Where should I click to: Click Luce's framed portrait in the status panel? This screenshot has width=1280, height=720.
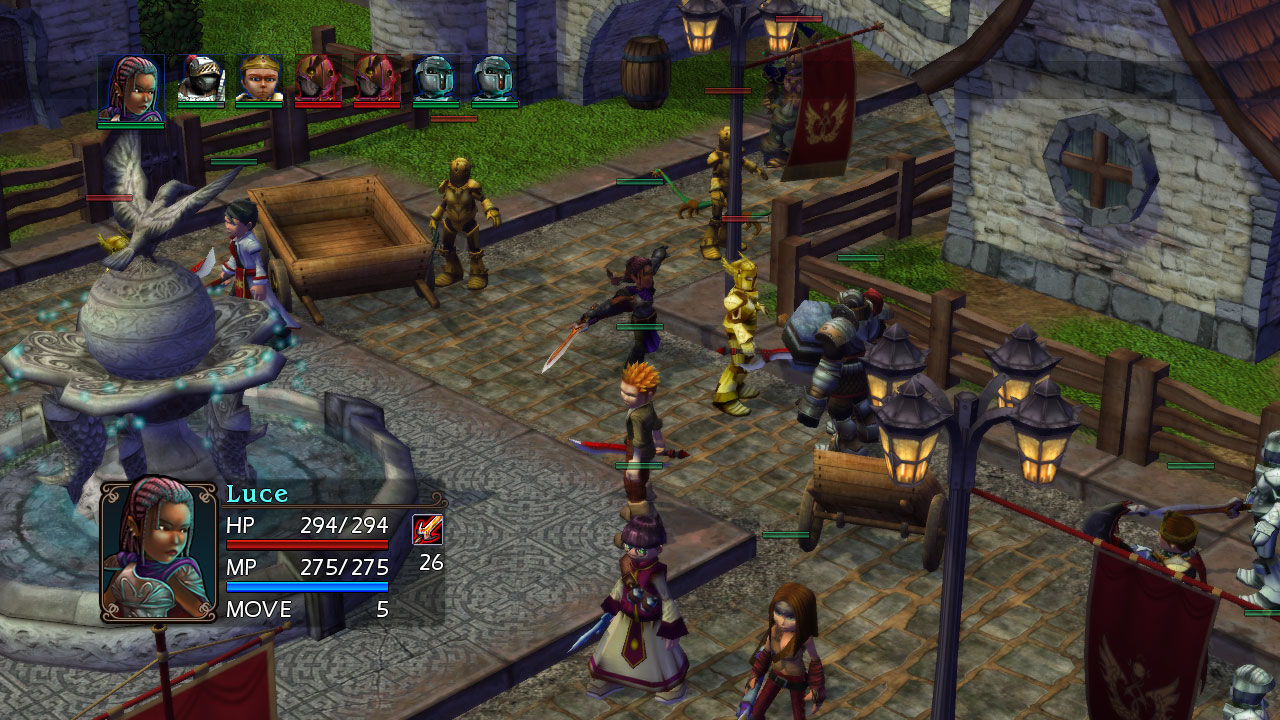pyautogui.click(x=159, y=550)
